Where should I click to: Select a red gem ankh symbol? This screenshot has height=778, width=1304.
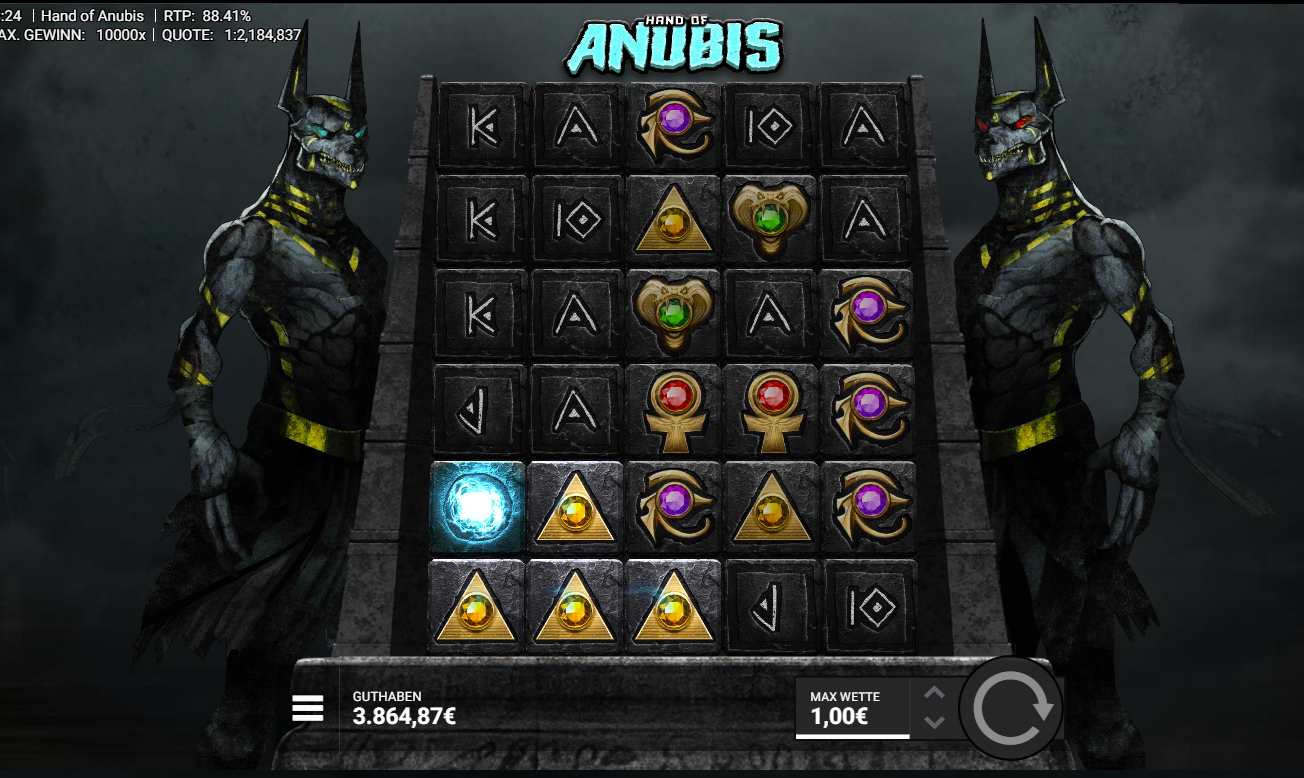(x=672, y=410)
